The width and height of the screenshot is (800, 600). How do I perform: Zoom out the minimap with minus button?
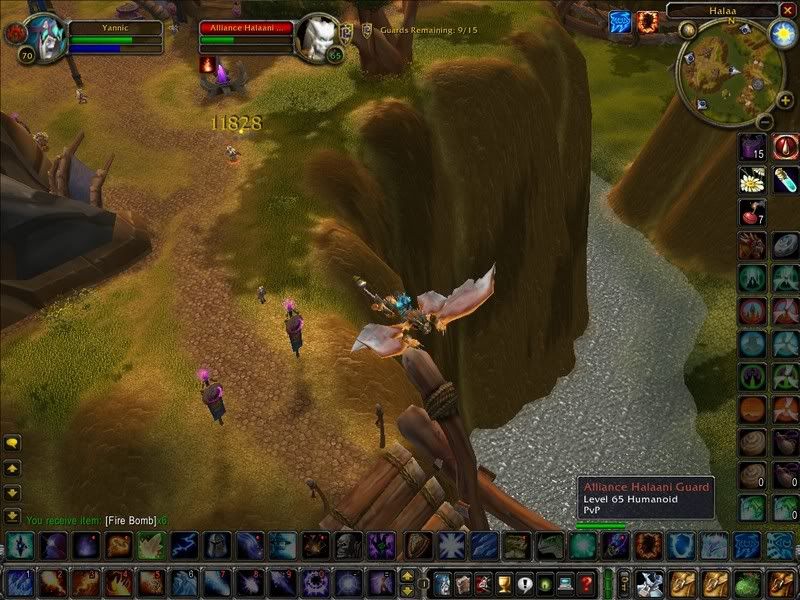click(x=762, y=122)
